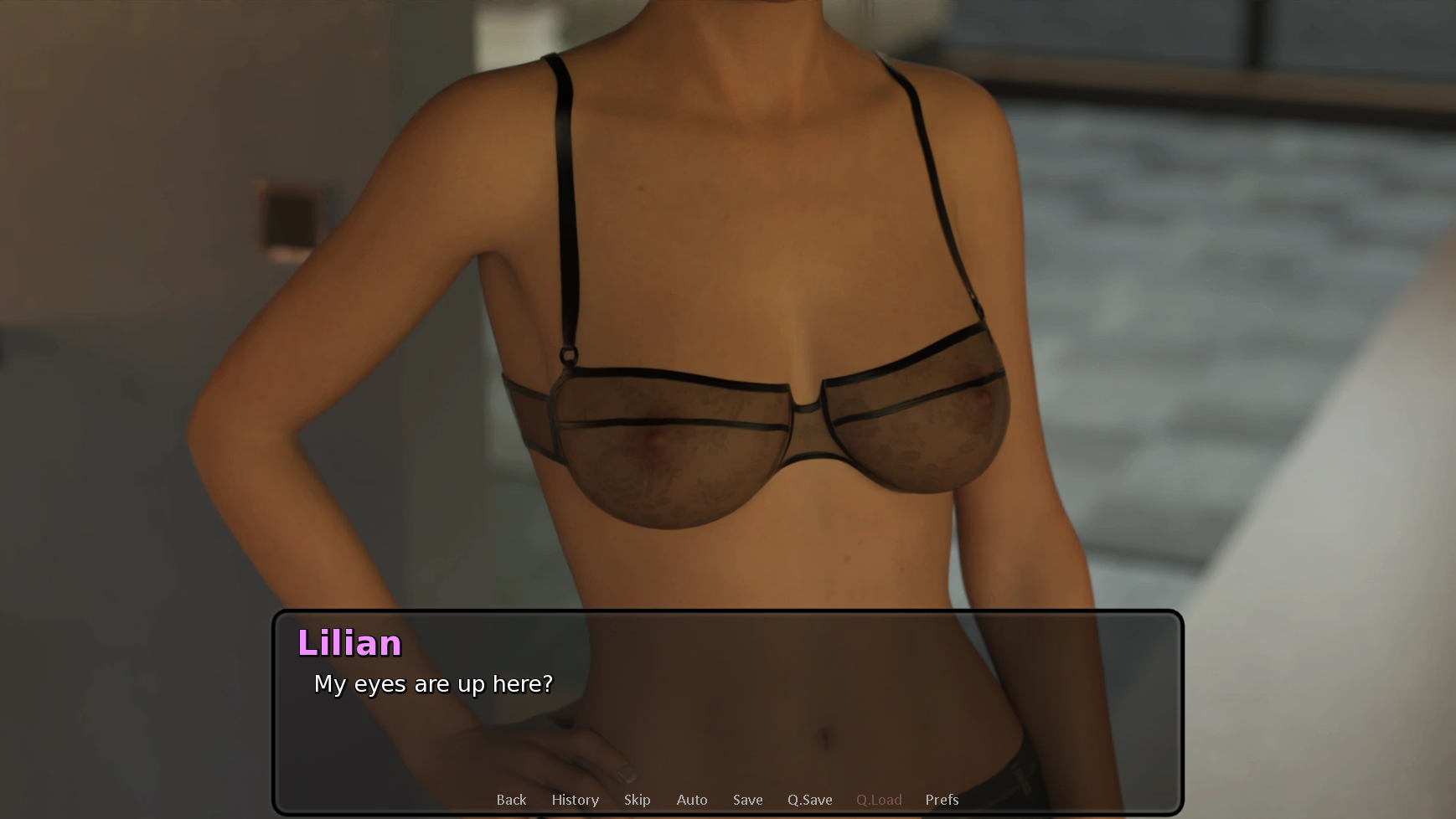
Task: Activate Skip to fast-forward dialogue
Action: click(637, 800)
